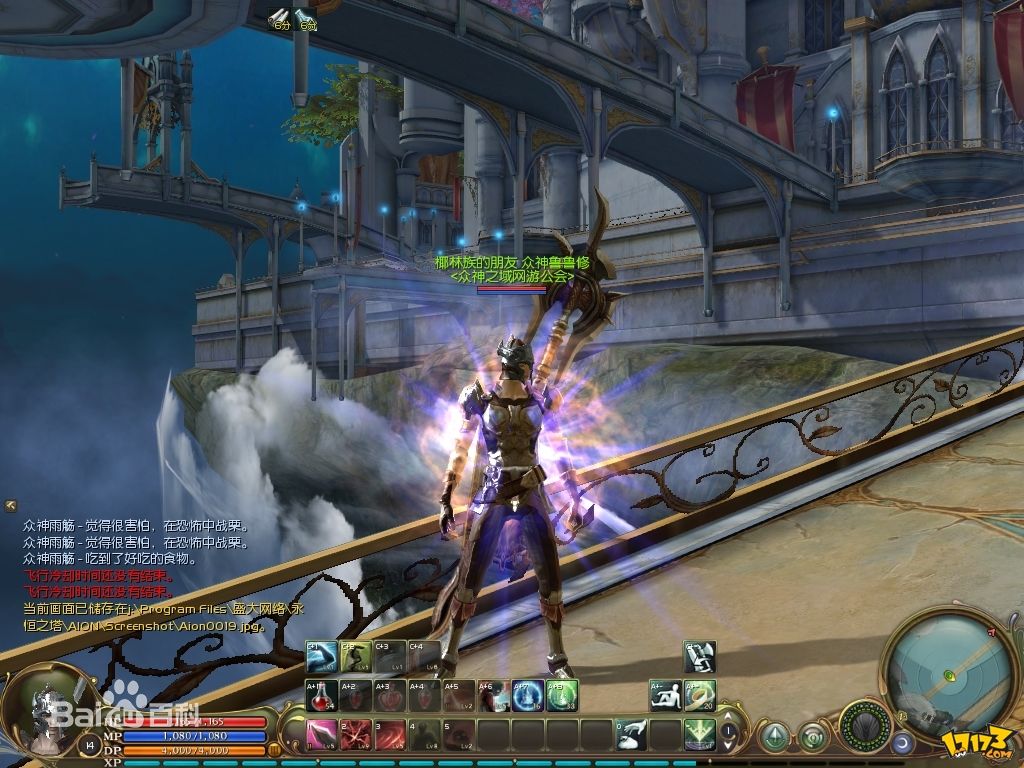Use the sitting rest action icon
The height and width of the screenshot is (768, 1024).
(666, 696)
